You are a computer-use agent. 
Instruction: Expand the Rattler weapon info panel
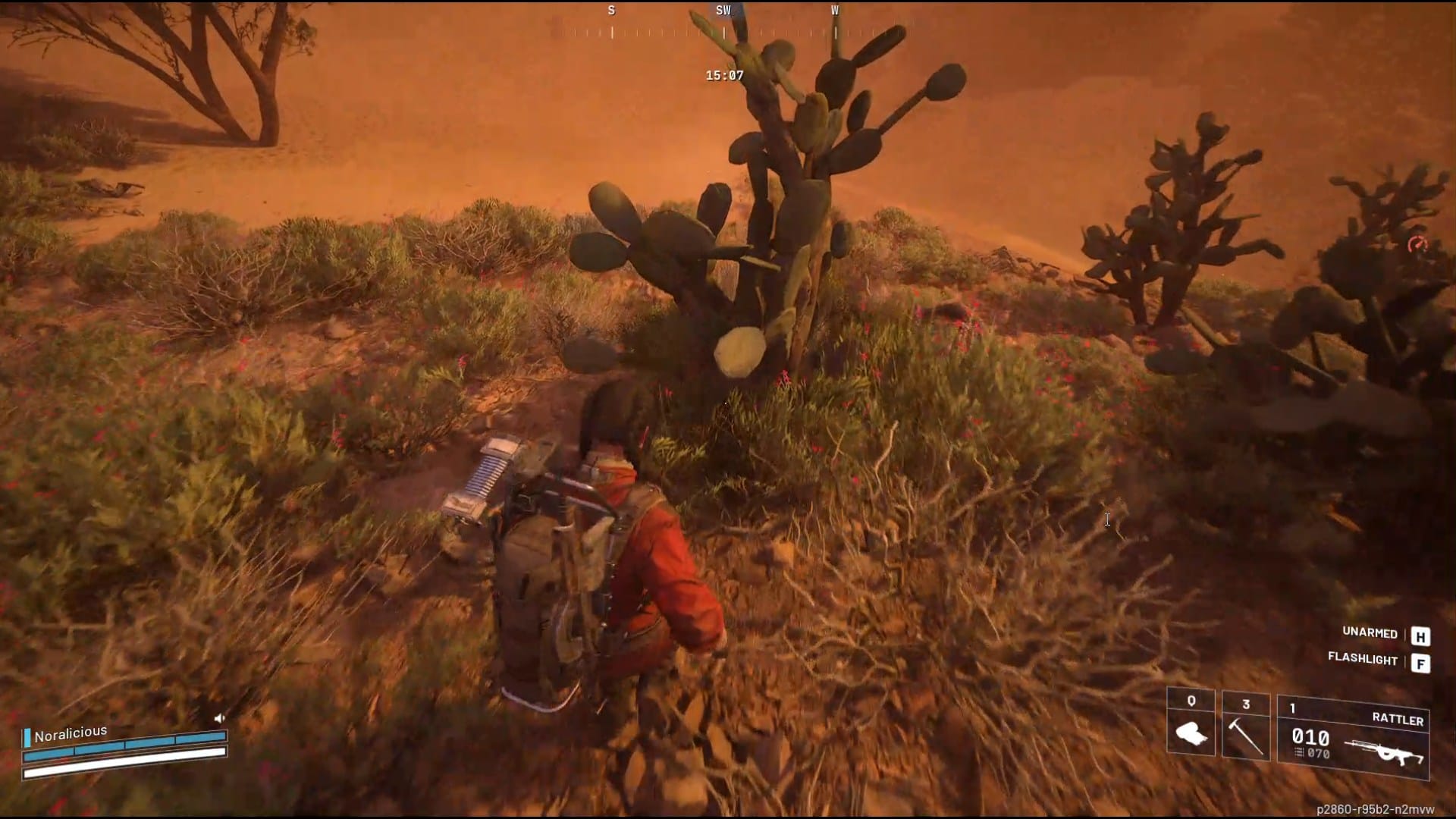pos(1357,736)
